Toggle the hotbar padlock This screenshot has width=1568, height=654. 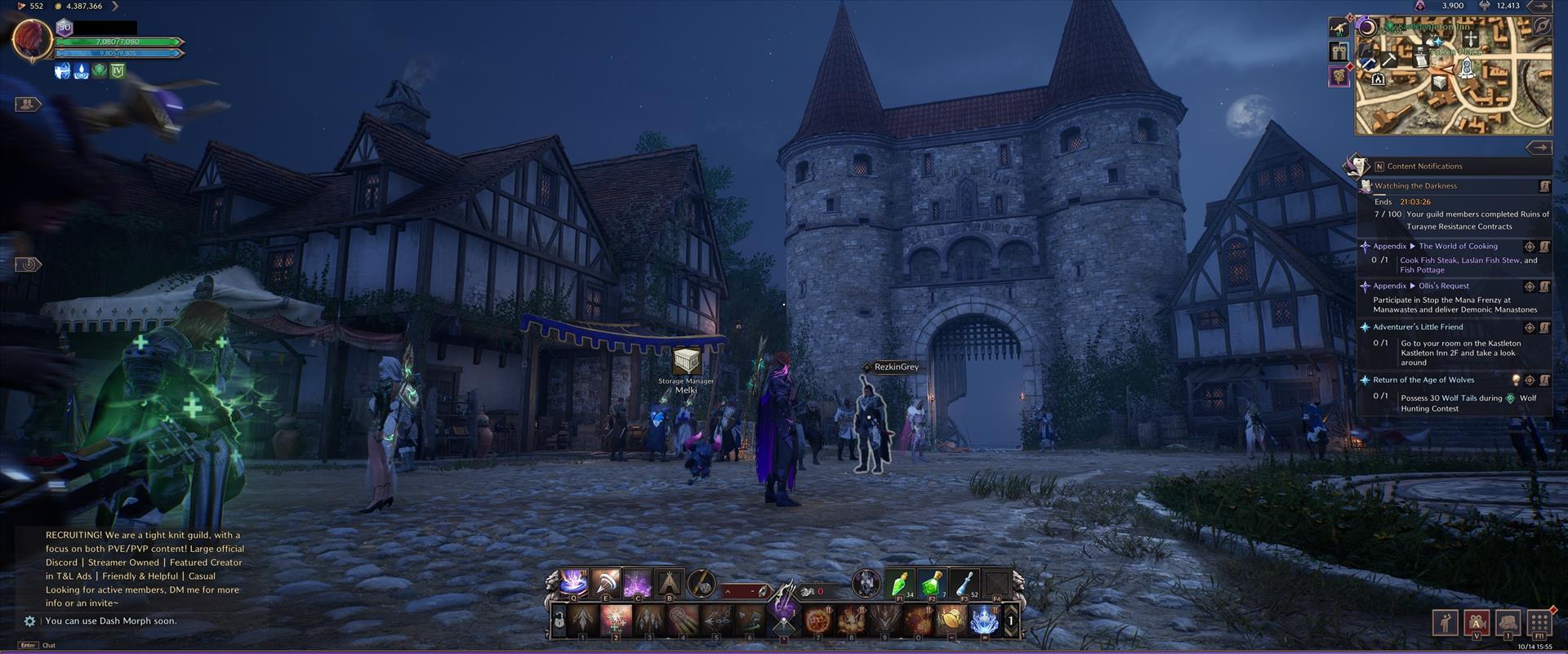point(559,621)
